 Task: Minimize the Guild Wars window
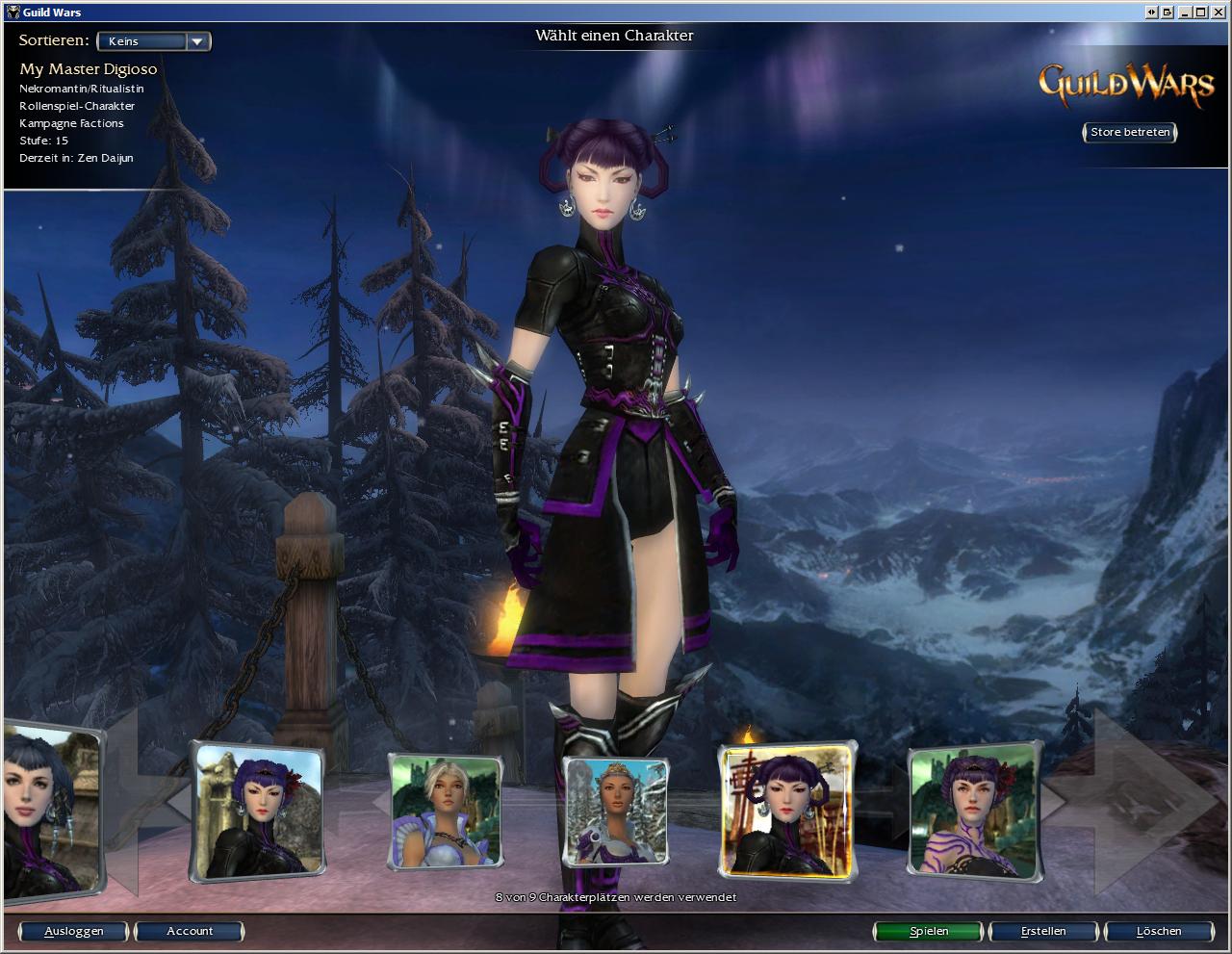pyautogui.click(x=1186, y=12)
